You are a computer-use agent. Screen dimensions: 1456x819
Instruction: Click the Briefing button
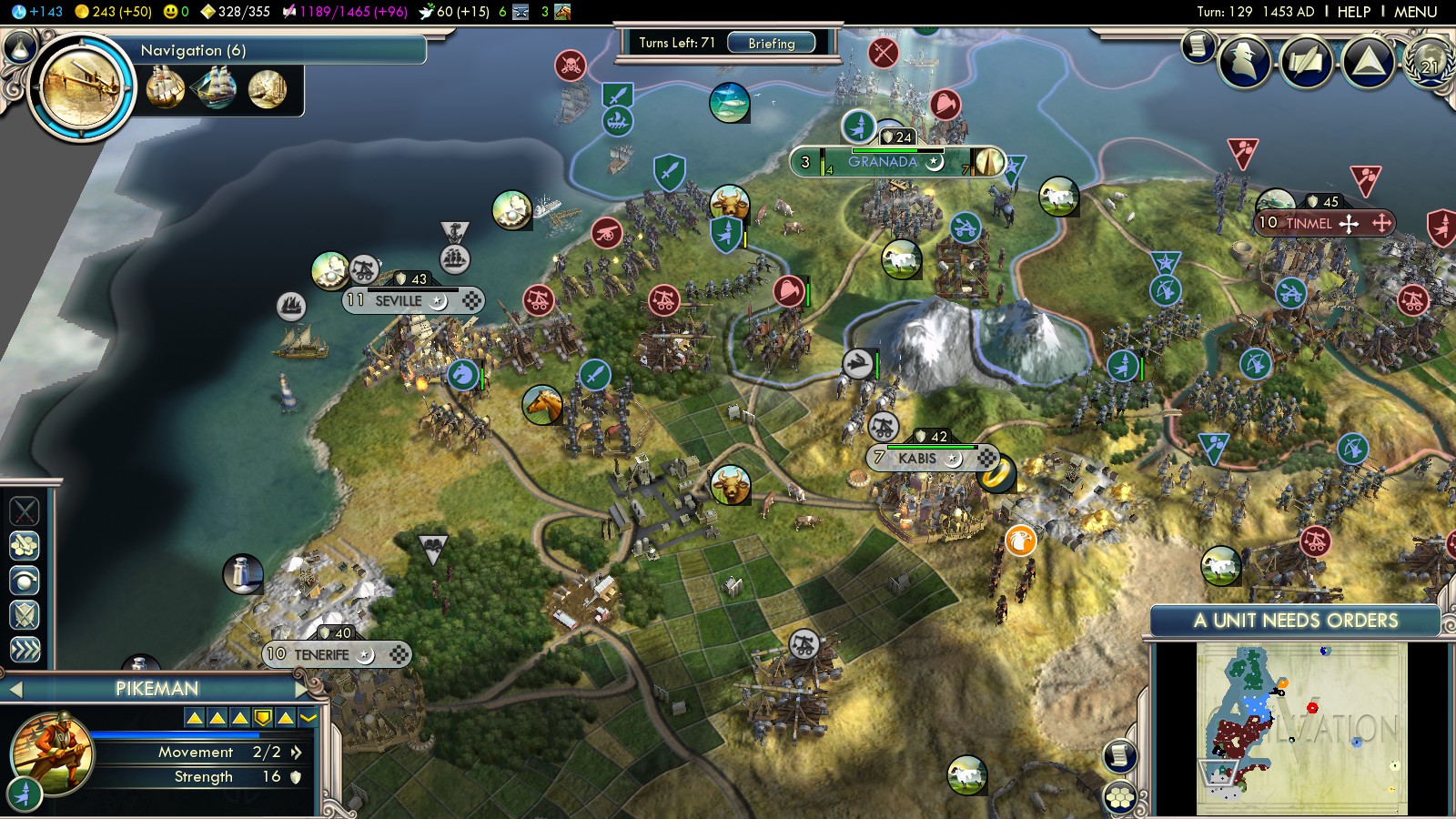pyautogui.click(x=771, y=43)
